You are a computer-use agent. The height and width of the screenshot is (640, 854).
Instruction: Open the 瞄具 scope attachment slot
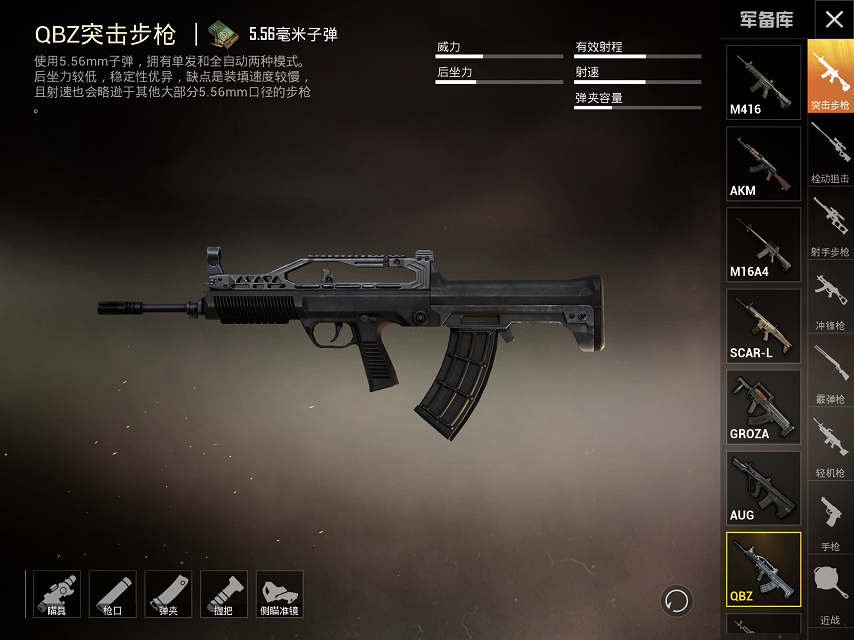57,594
